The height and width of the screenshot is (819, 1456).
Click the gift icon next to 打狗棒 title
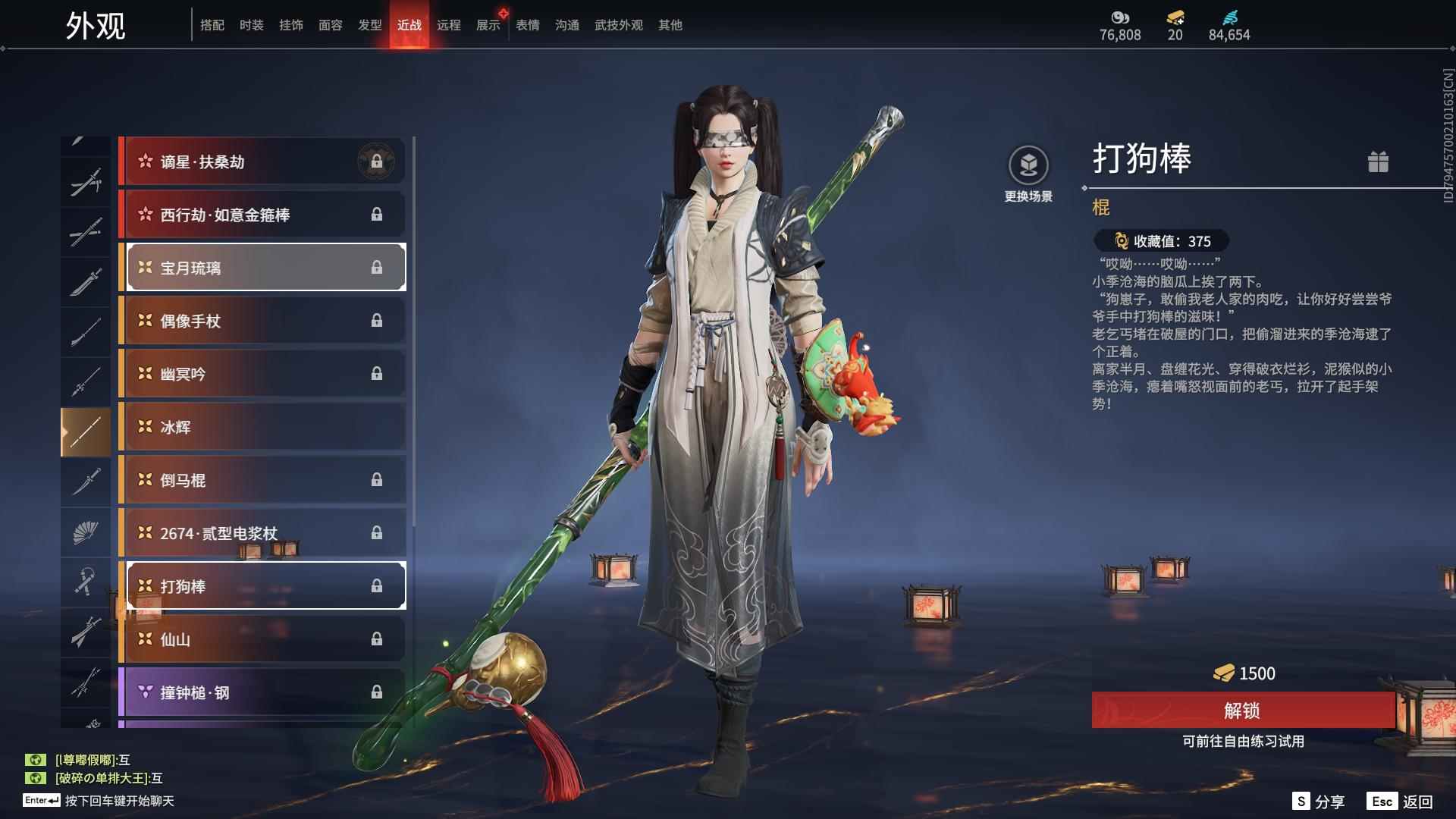click(x=1380, y=162)
